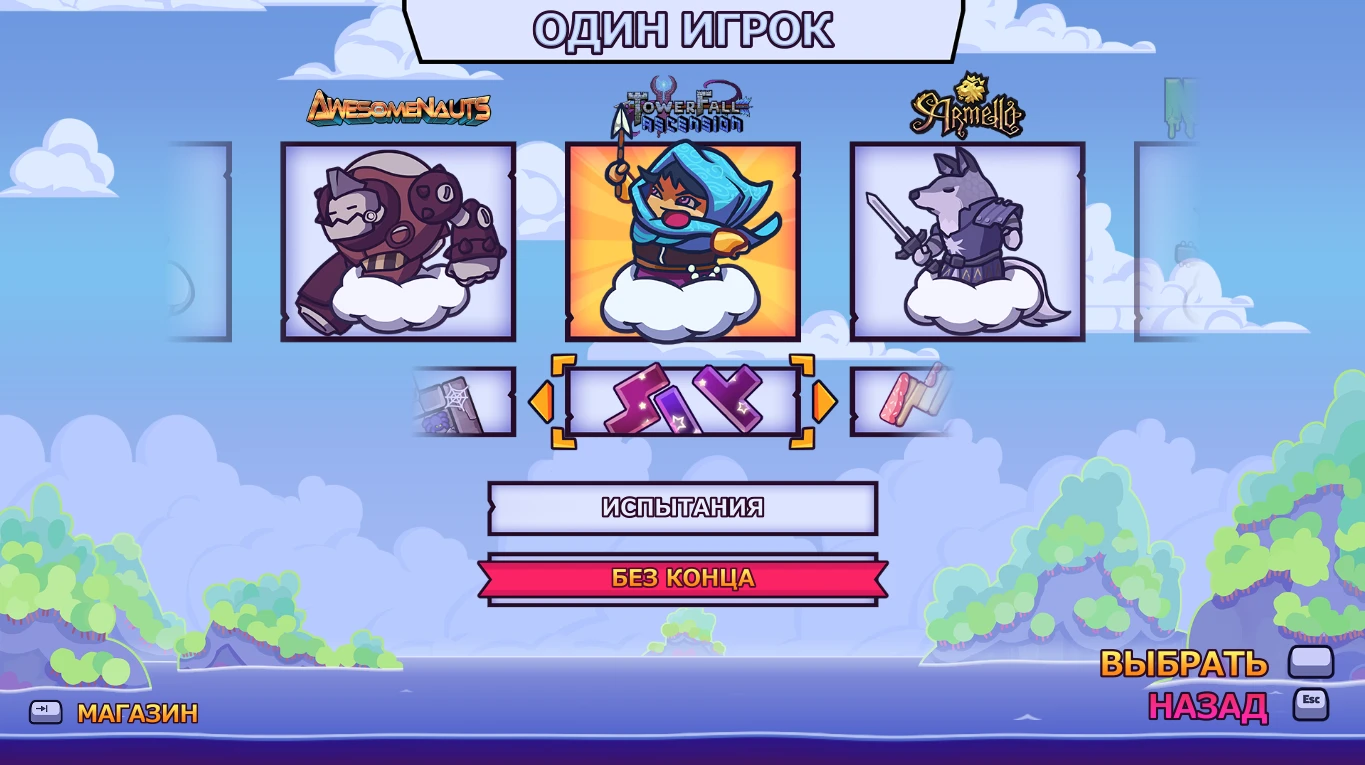Select the hooded TowerFall archer character
Screen dimensions: 1365x765
(683, 240)
